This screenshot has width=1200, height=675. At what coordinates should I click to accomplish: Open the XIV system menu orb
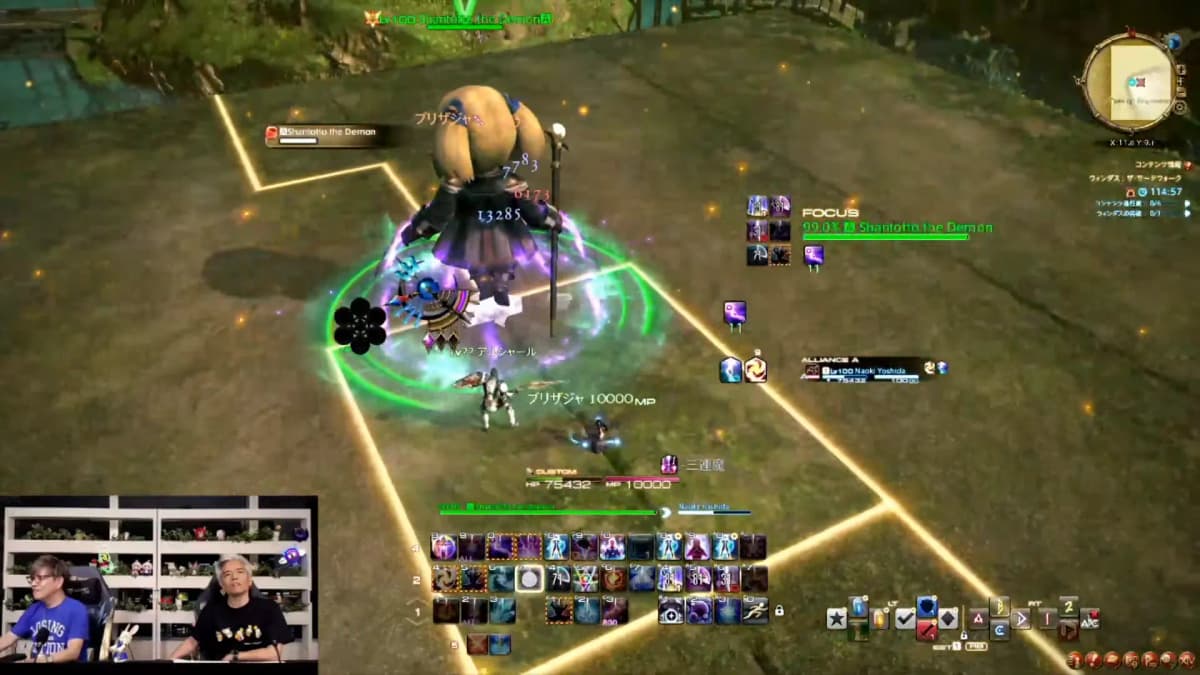(1187, 660)
